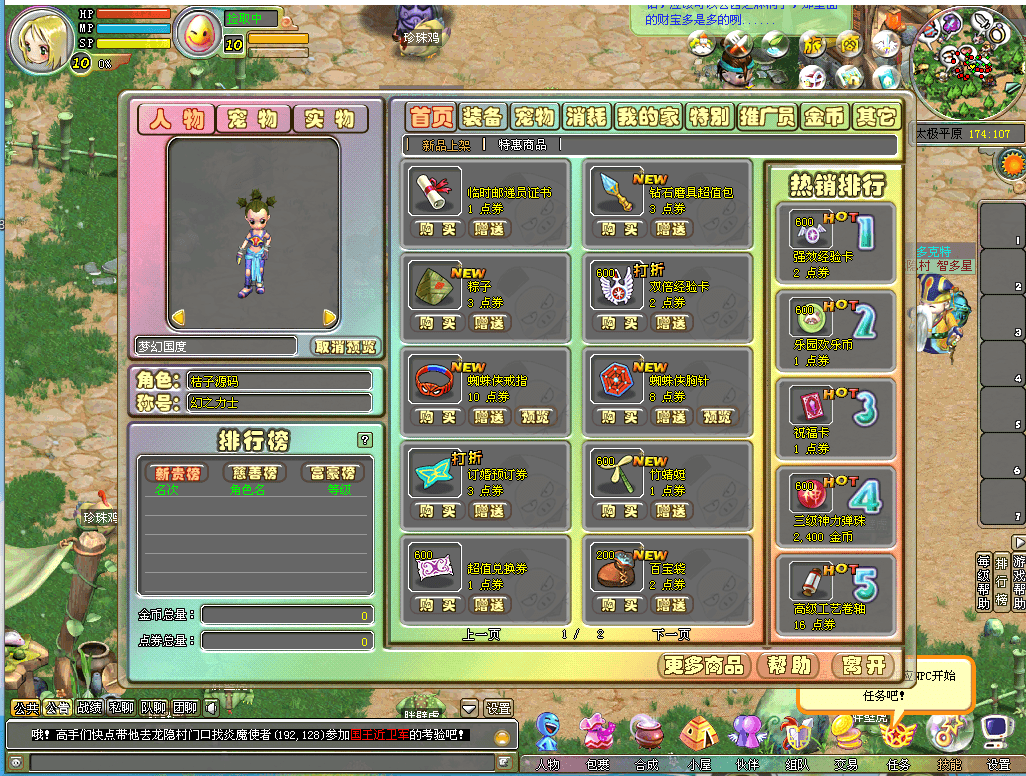Show the 富豪榜 ranking tab

(332, 472)
